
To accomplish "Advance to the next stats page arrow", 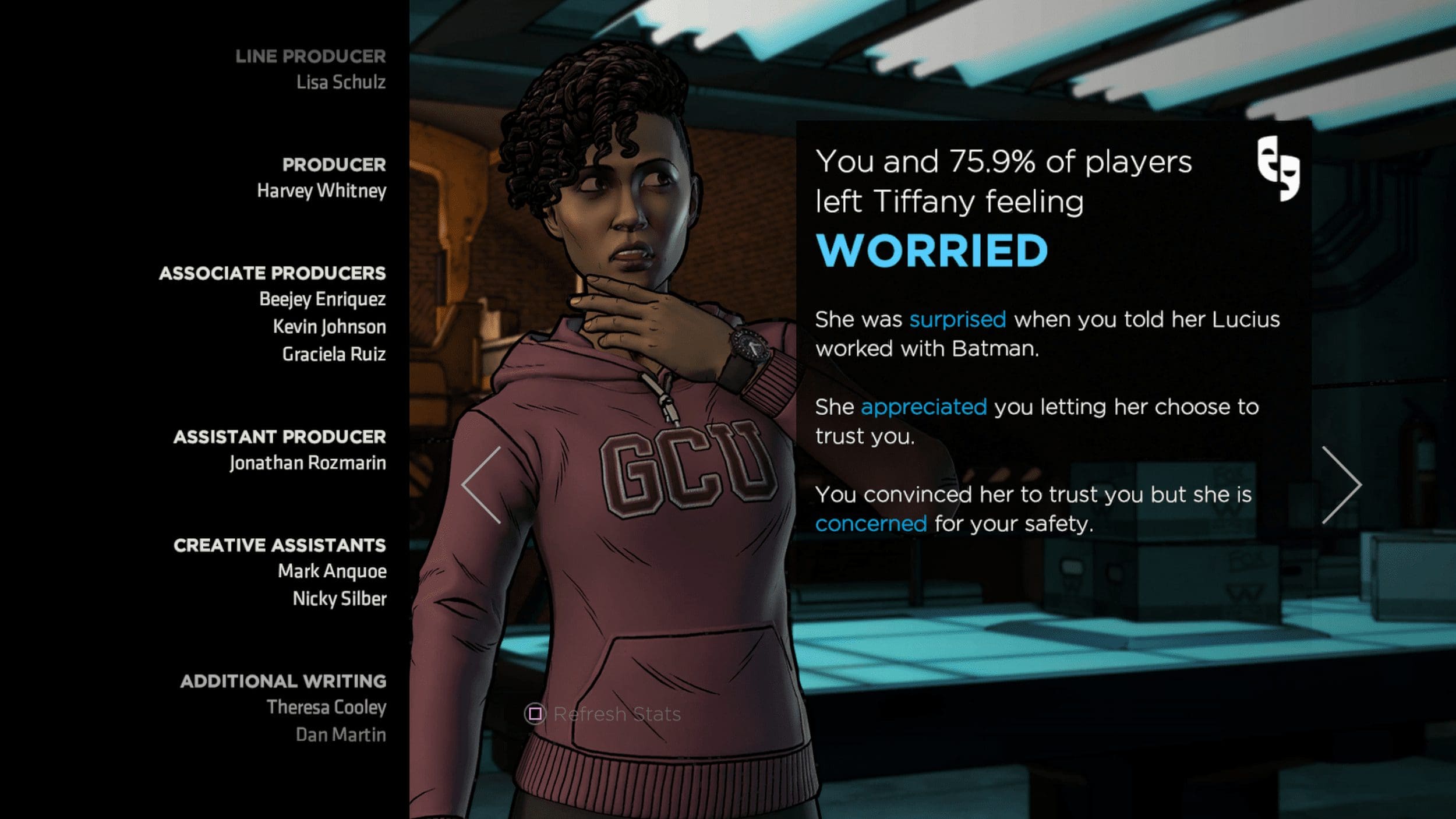I will pyautogui.click(x=1340, y=485).
